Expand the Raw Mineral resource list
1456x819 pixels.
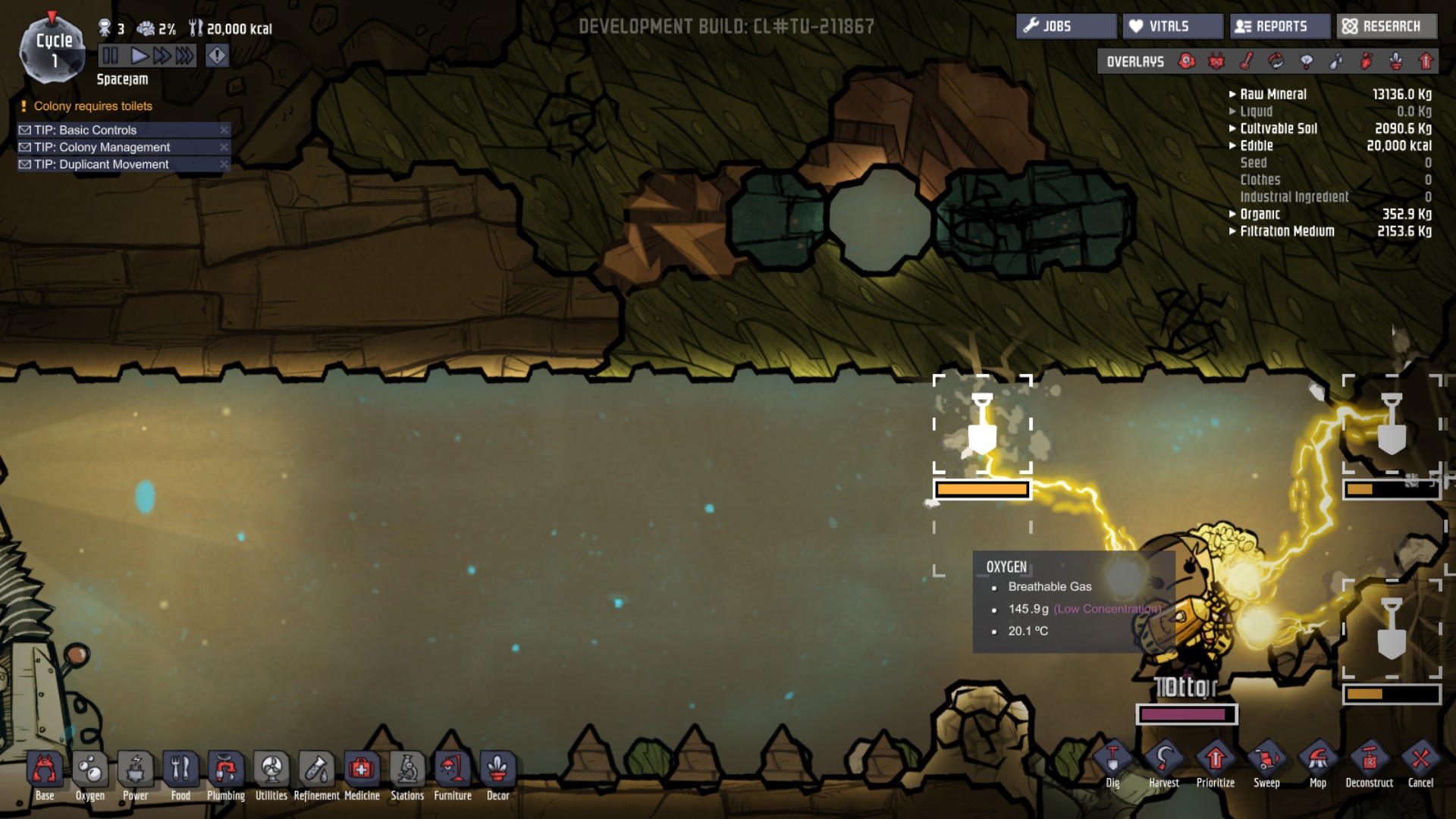pyautogui.click(x=1233, y=95)
